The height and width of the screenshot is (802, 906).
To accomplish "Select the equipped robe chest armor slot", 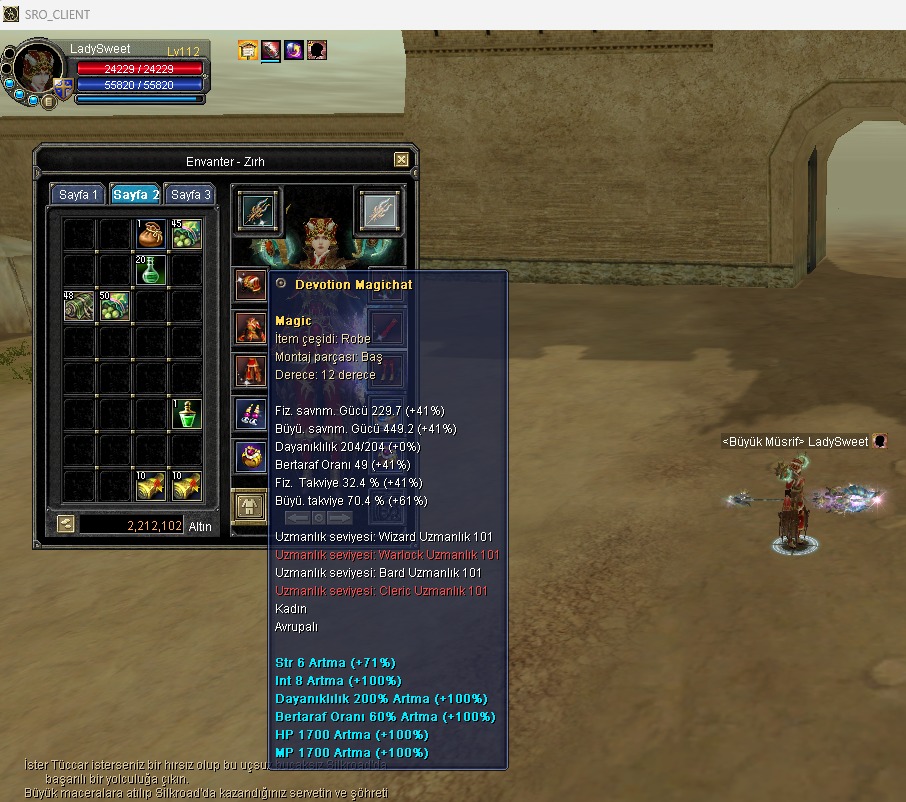I will click(x=251, y=328).
